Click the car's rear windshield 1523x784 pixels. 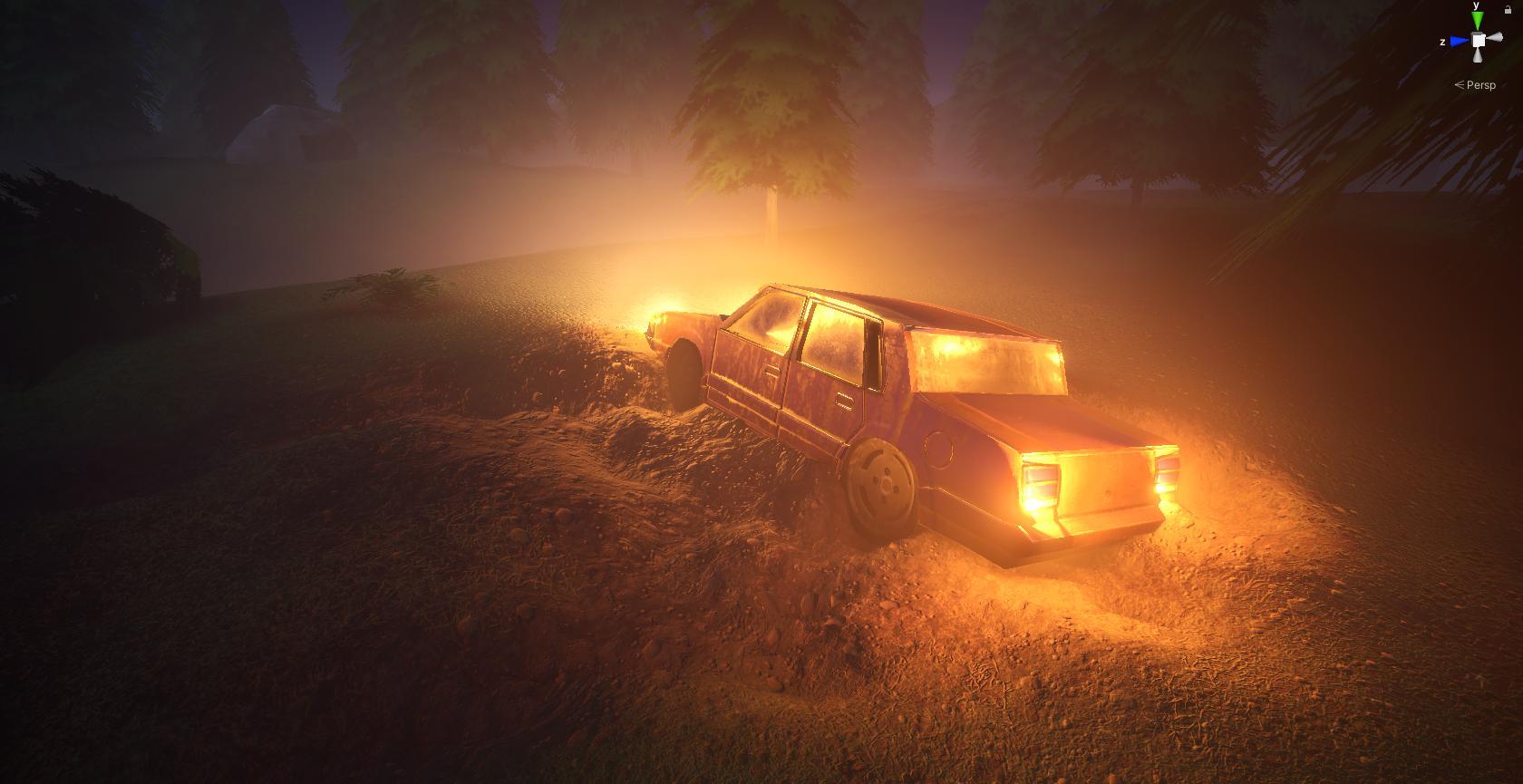click(x=988, y=363)
